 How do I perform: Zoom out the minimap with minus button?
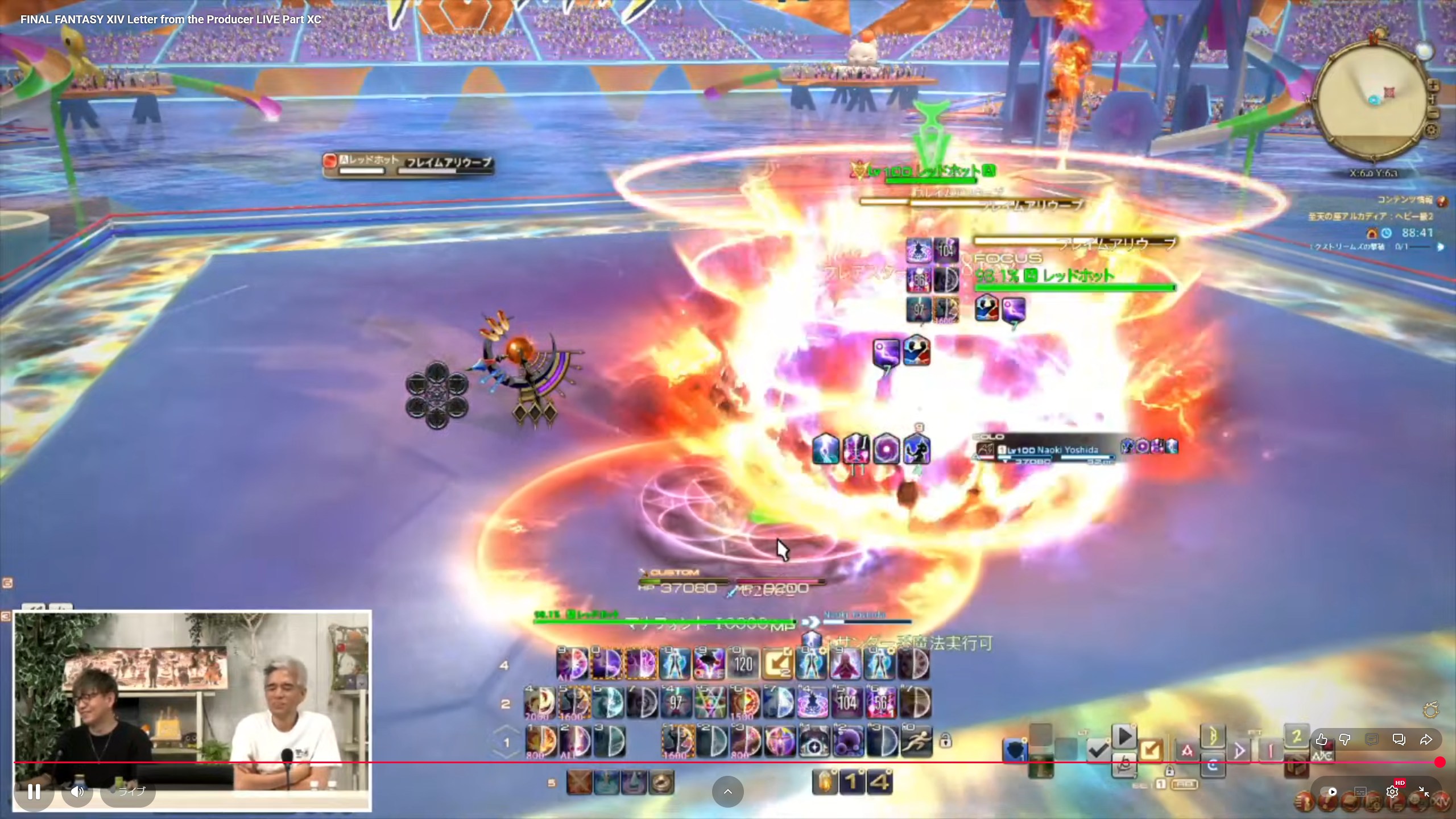coord(1434,113)
